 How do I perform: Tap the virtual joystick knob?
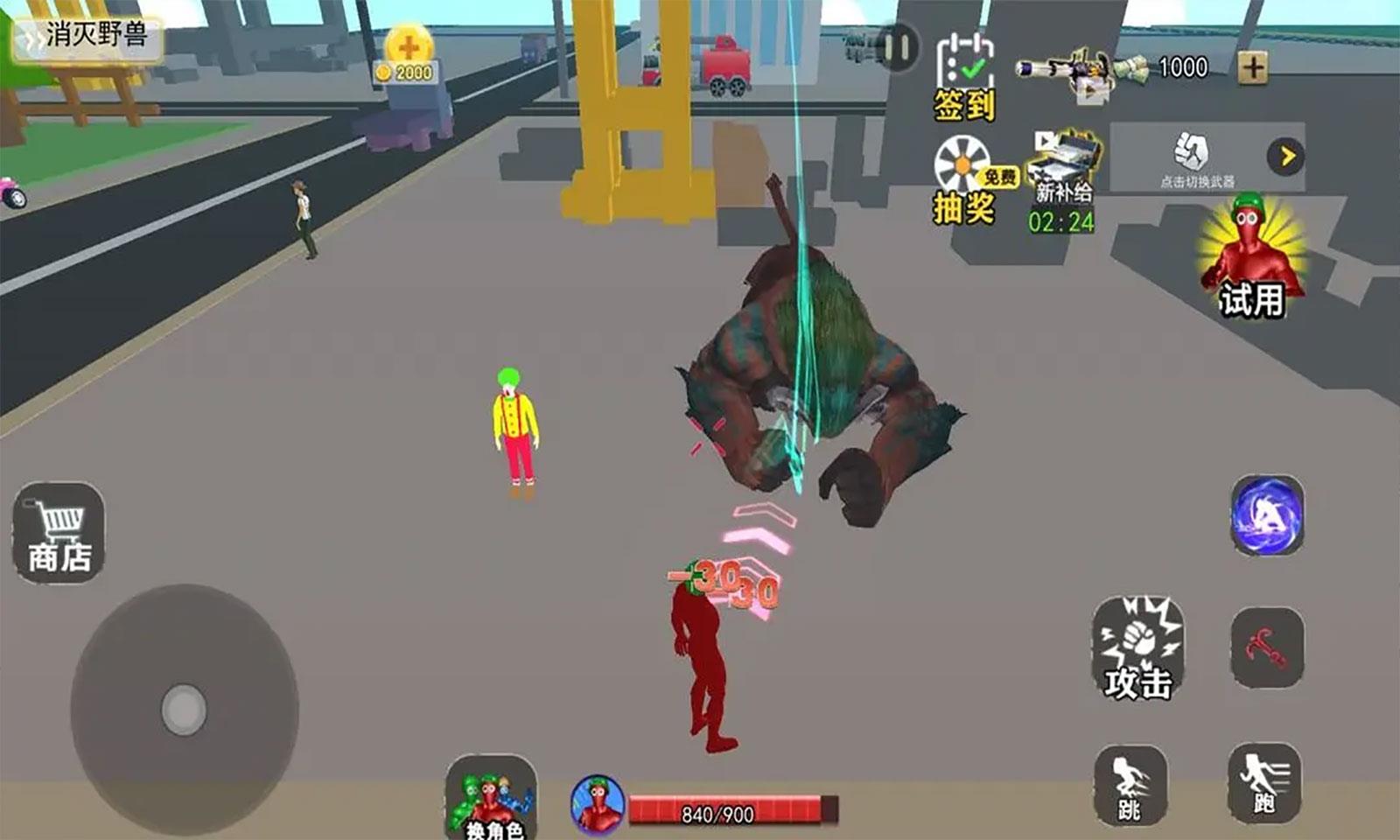click(x=184, y=708)
